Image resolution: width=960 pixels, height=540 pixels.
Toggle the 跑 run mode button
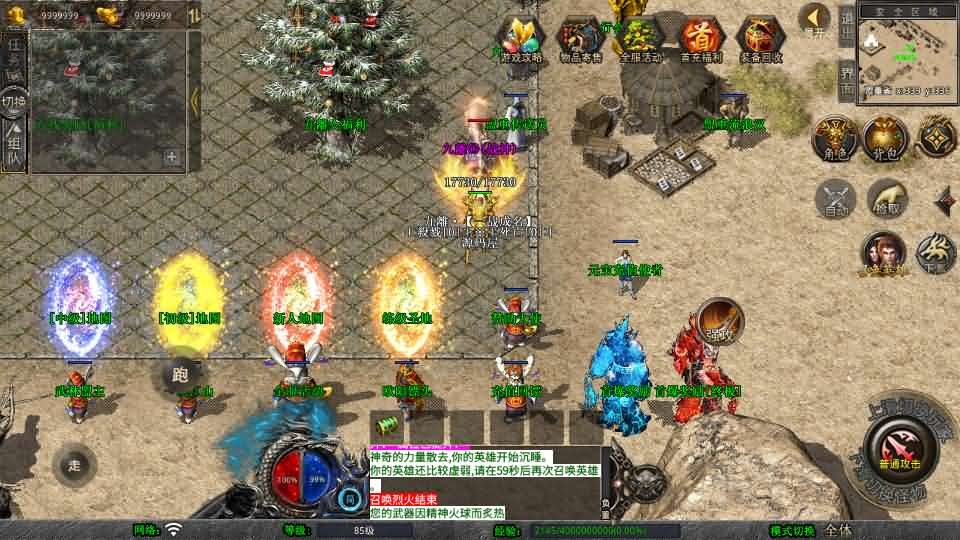coord(181,375)
